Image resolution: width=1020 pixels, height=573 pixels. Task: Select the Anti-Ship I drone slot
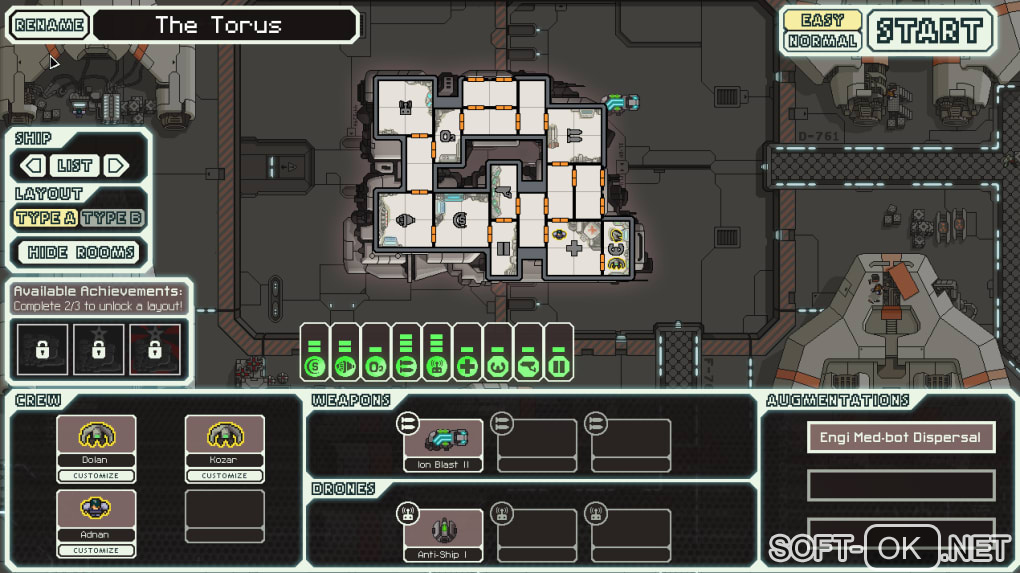coord(443,534)
